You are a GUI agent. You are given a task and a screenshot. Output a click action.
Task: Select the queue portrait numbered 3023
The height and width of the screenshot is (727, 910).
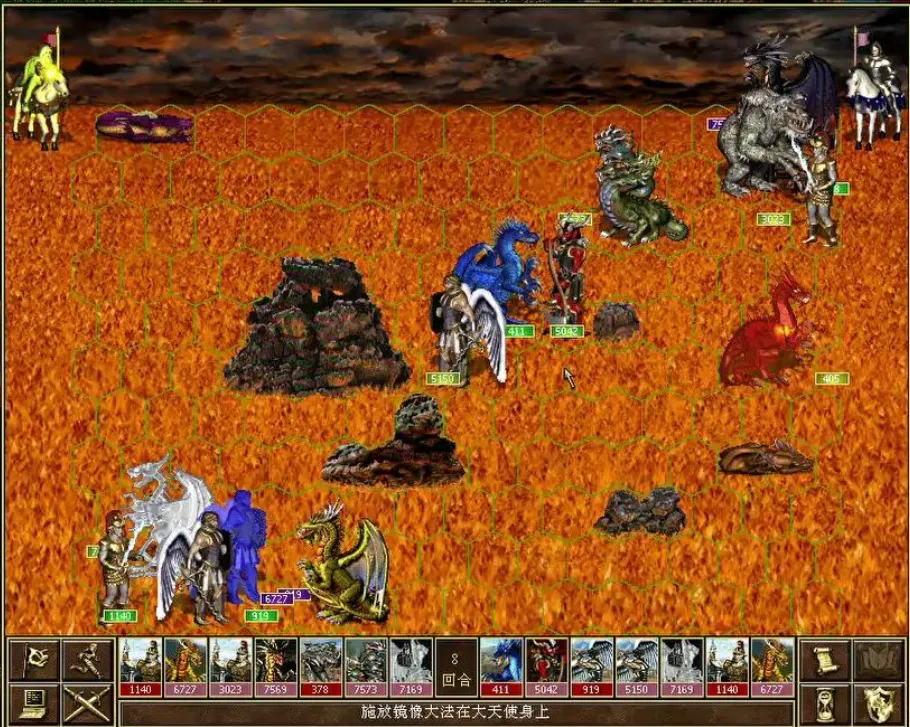[231, 664]
